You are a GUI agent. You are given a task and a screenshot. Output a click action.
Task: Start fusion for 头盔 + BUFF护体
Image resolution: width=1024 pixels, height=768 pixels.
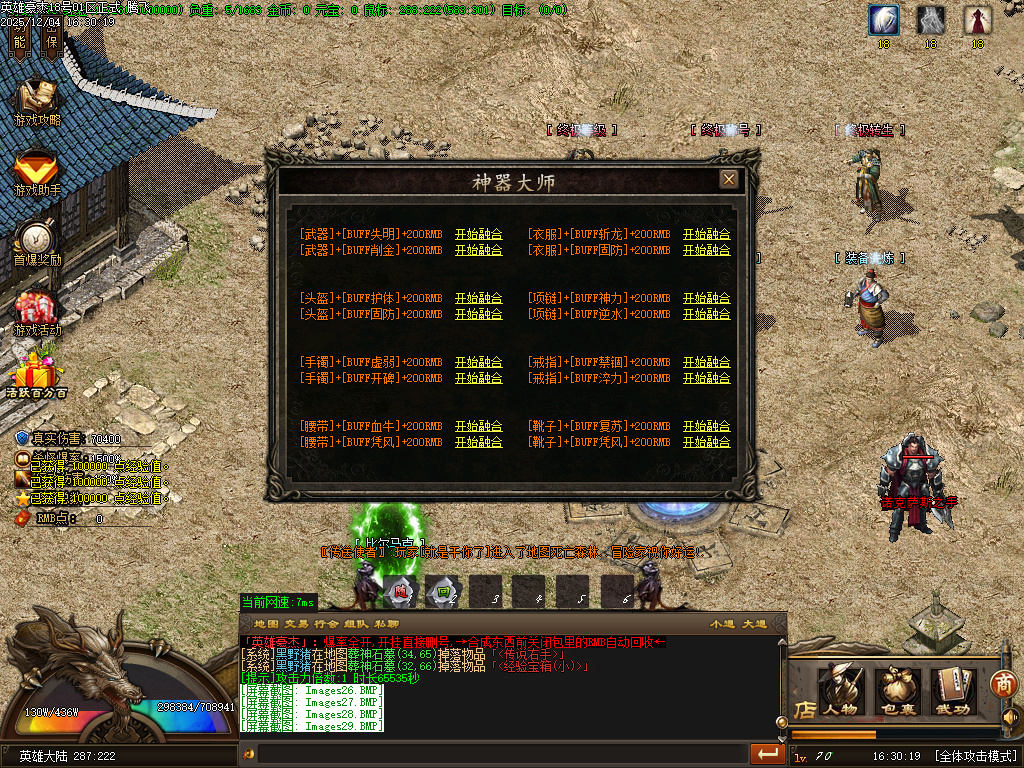pyautogui.click(x=478, y=298)
